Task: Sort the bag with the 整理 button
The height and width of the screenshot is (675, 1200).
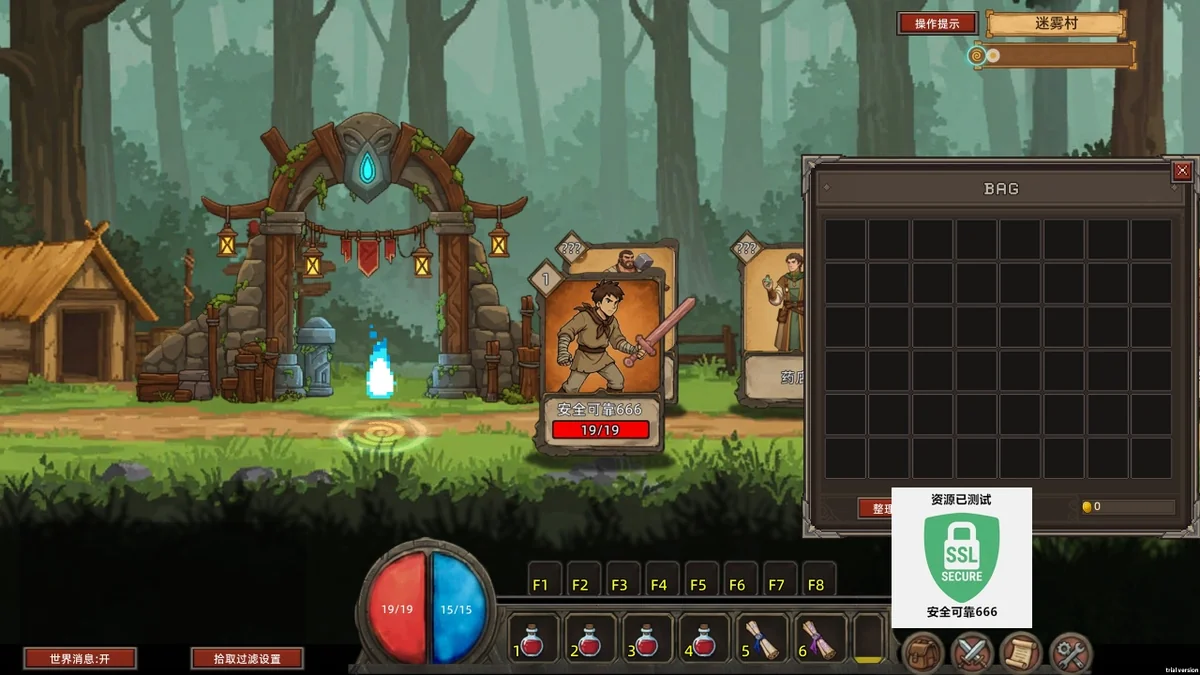Action: pos(874,508)
